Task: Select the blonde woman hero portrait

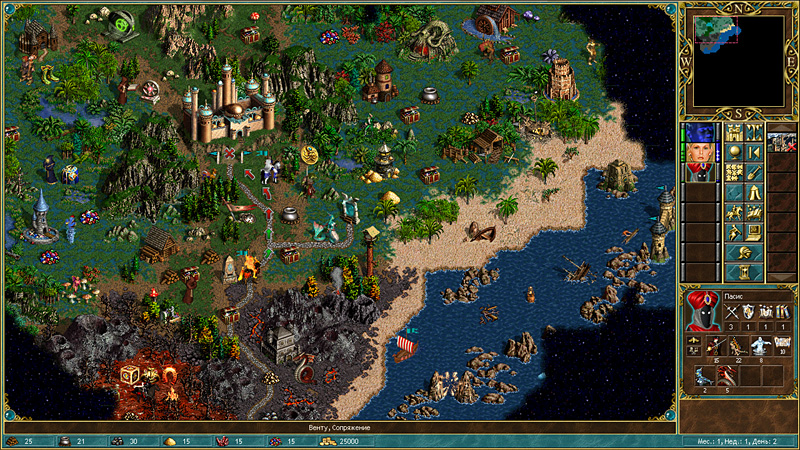Action: (x=697, y=153)
